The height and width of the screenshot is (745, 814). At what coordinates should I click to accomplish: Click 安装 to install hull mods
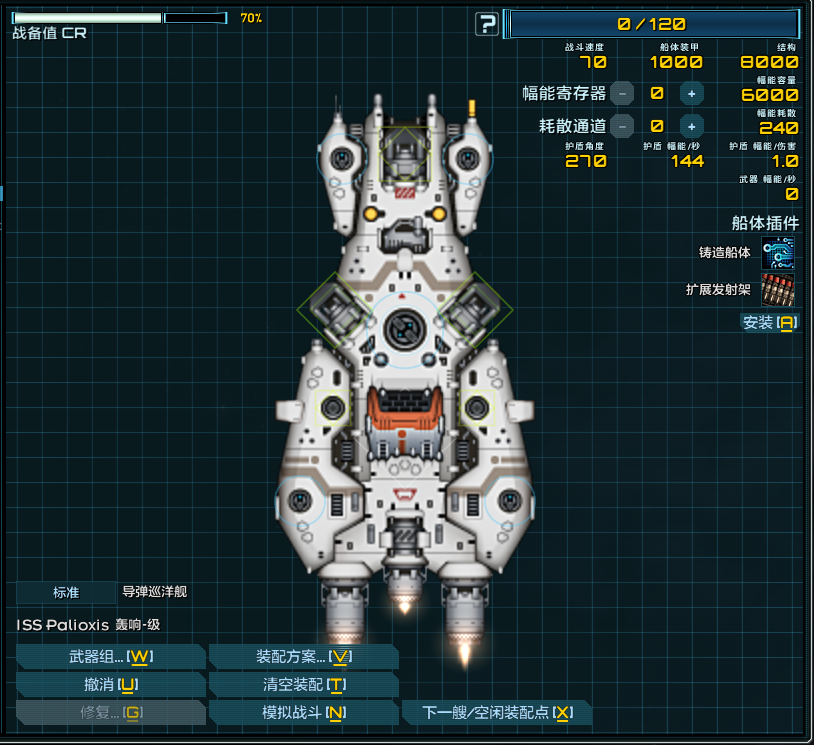(769, 322)
